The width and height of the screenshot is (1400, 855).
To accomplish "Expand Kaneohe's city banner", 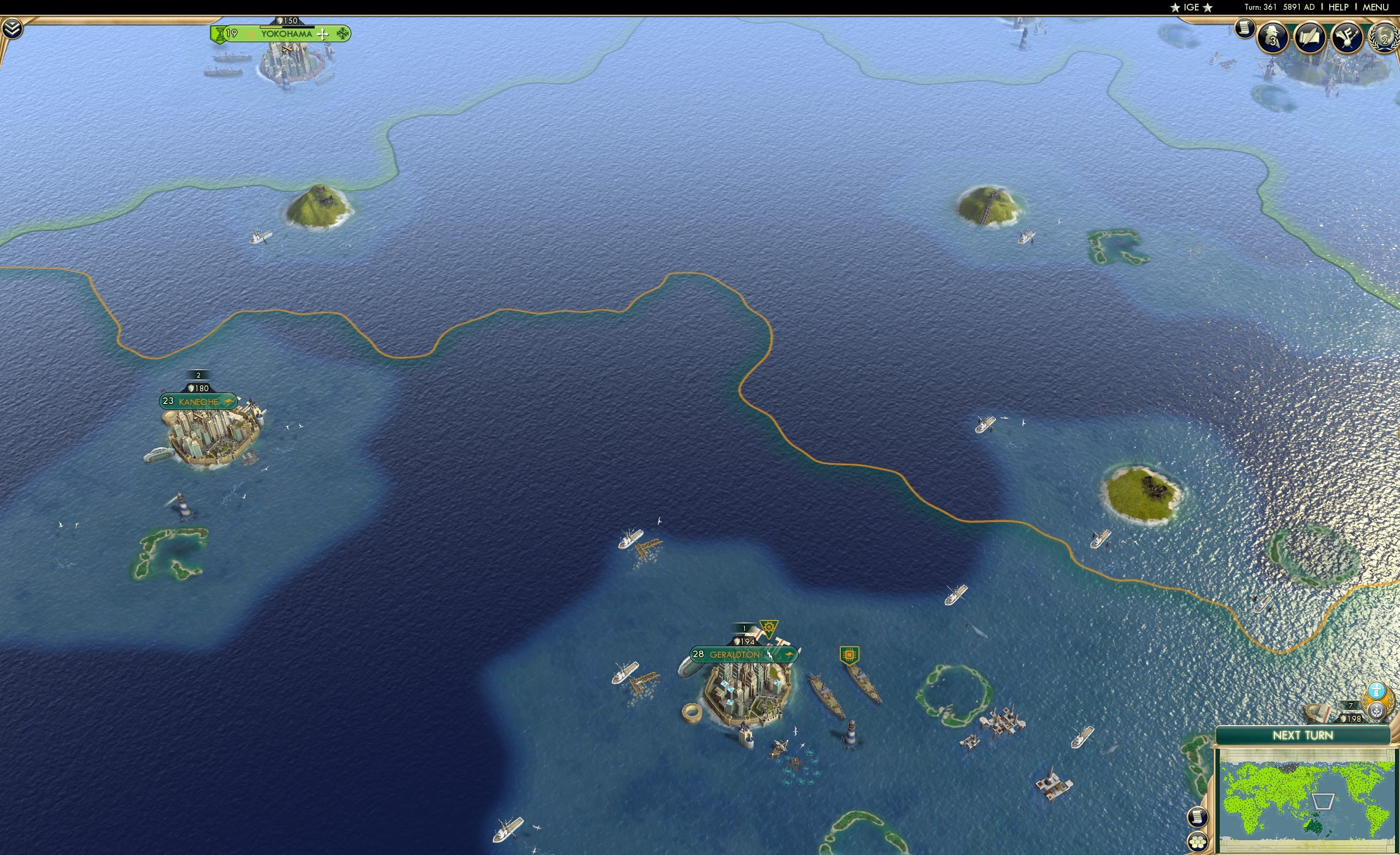I will (198, 402).
